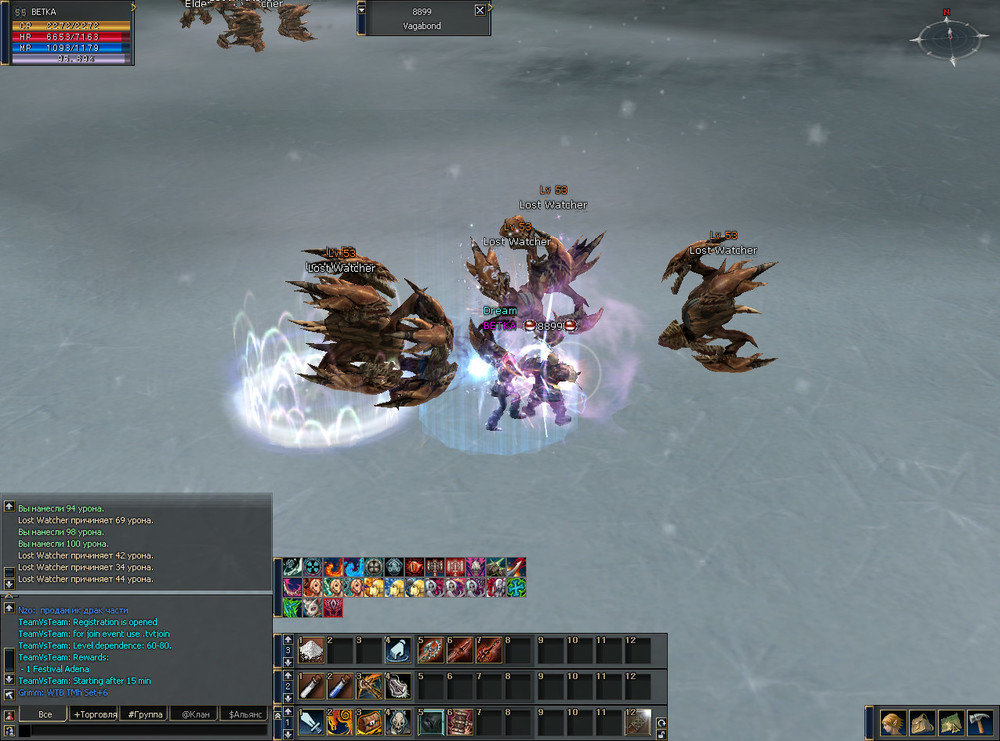The width and height of the screenshot is (1000, 741).
Task: Activate the treasure chest hotbar slot
Action: pyautogui.click(x=370, y=722)
